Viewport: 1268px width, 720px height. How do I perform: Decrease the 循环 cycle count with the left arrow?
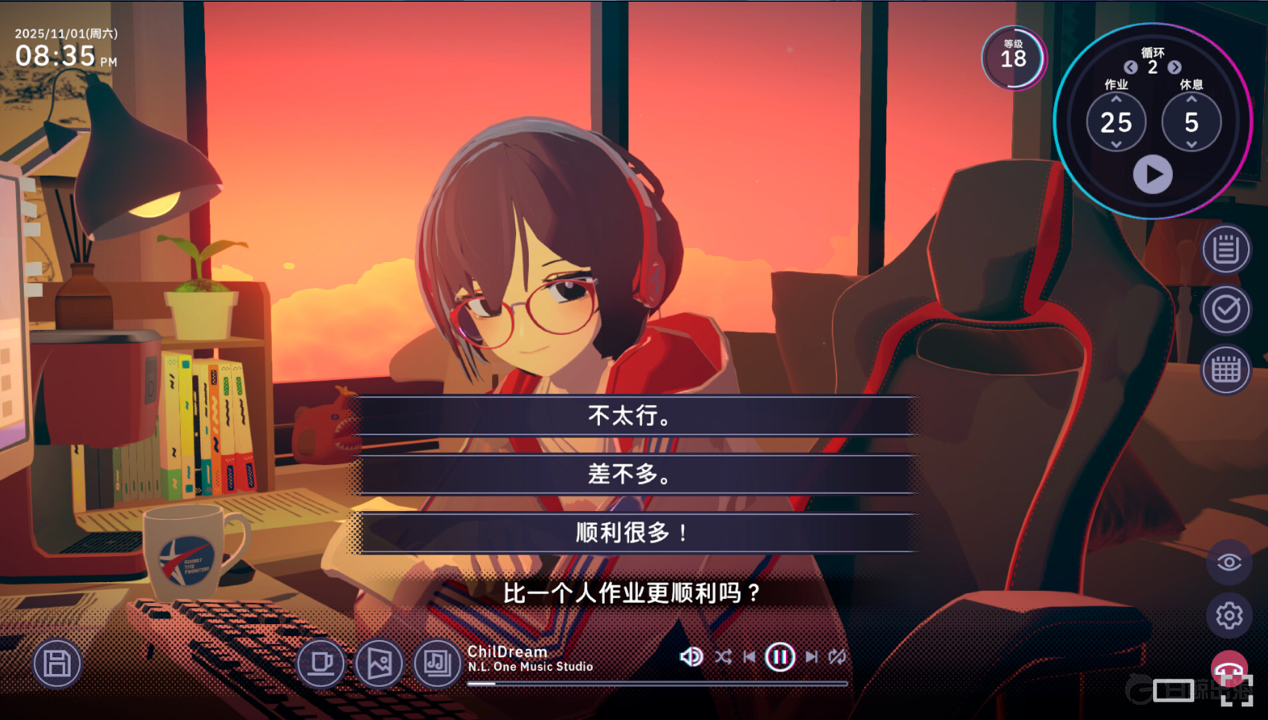coord(1130,67)
